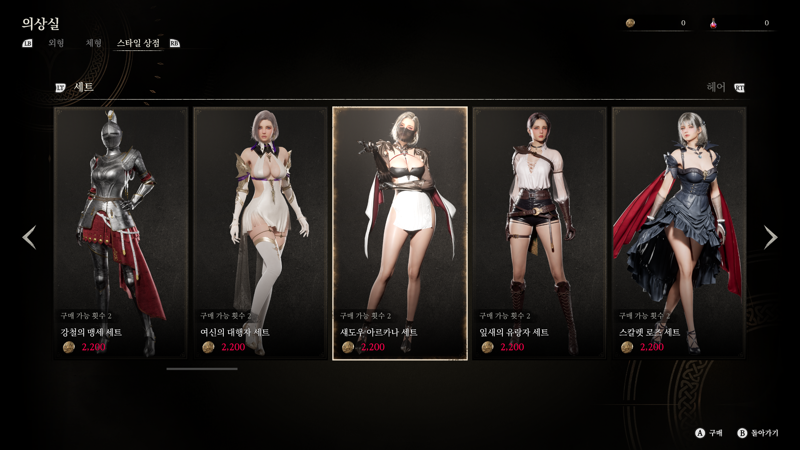Select the 스칼렛 로즈 세트 outfit card
The width and height of the screenshot is (800, 450).
pos(678,232)
